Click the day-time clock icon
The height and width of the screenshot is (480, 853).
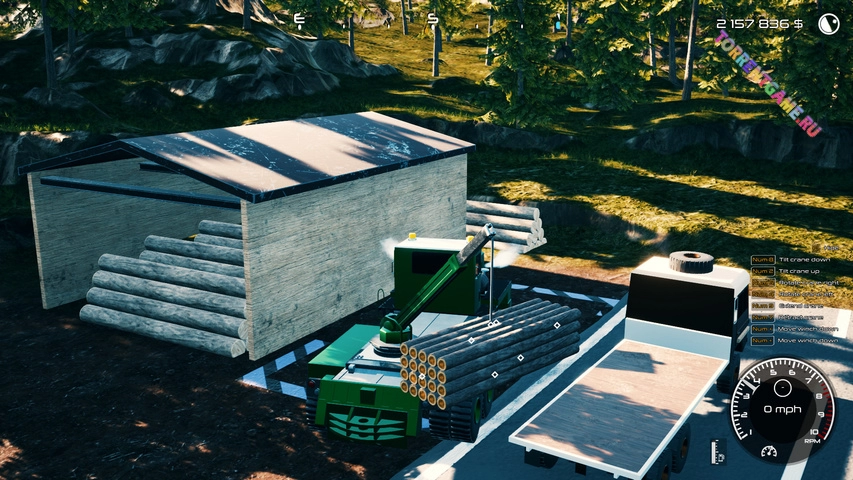[828, 24]
